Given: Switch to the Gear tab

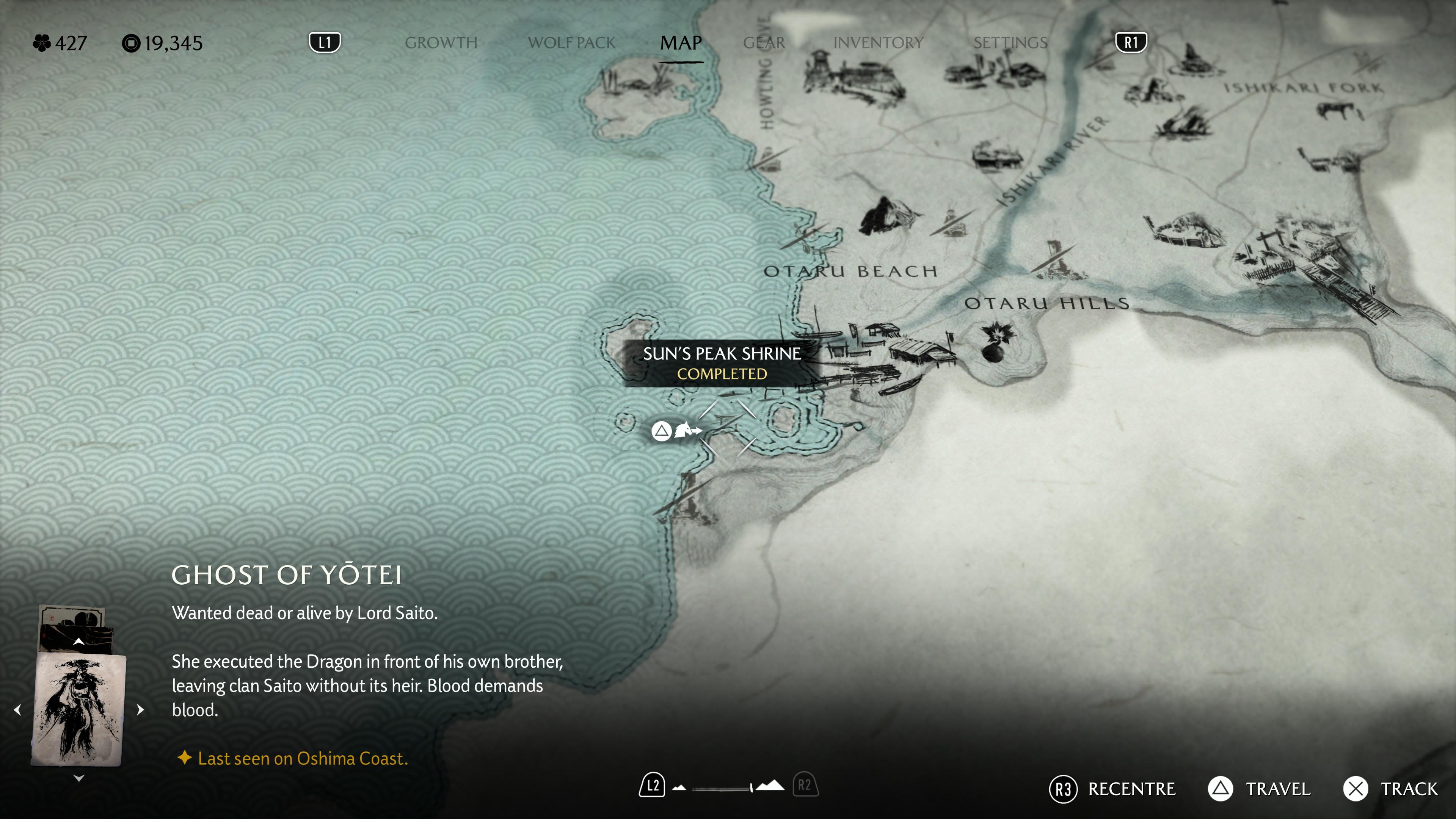Looking at the screenshot, I should coord(764,43).
